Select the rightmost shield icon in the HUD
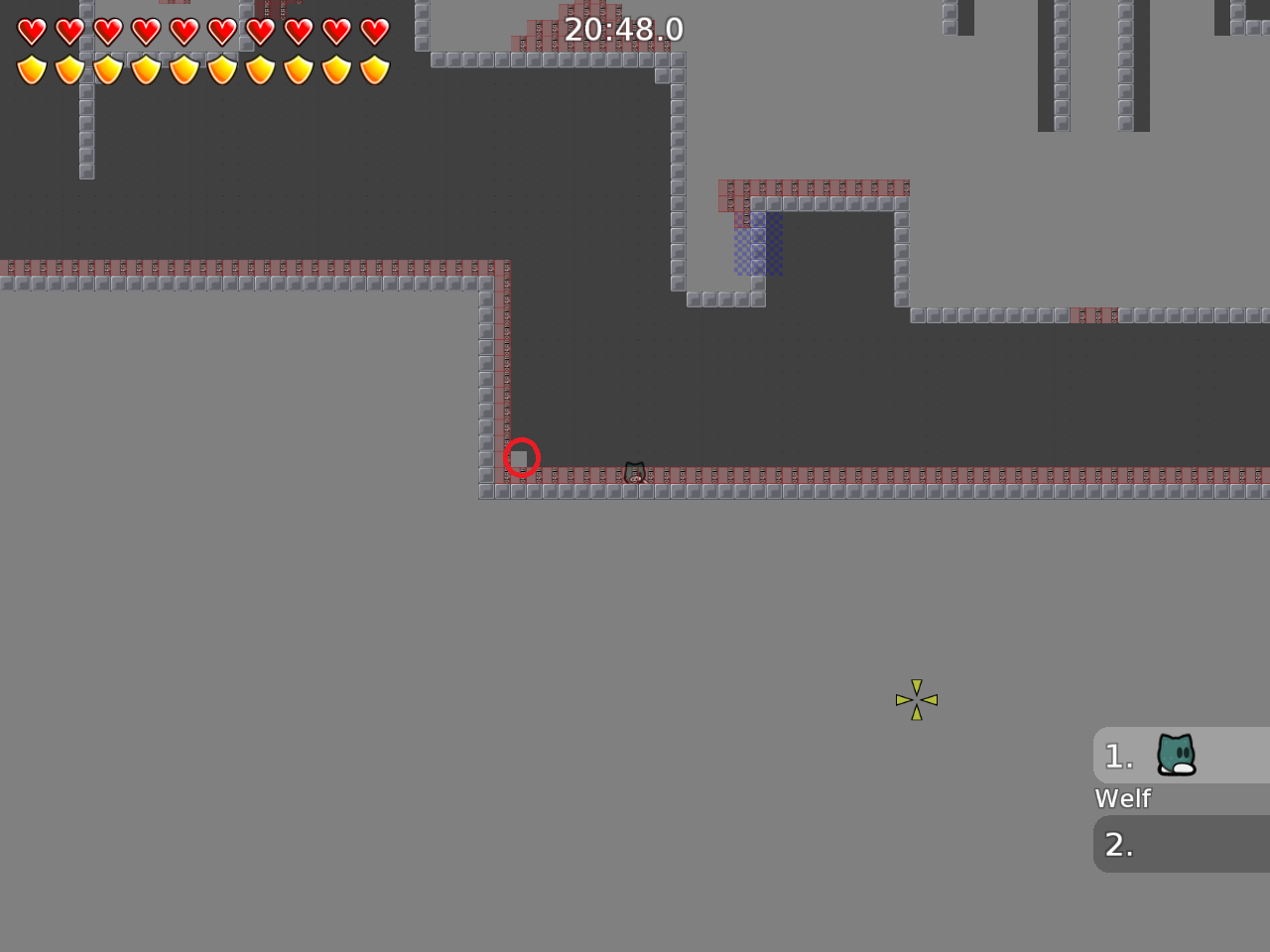 375,69
